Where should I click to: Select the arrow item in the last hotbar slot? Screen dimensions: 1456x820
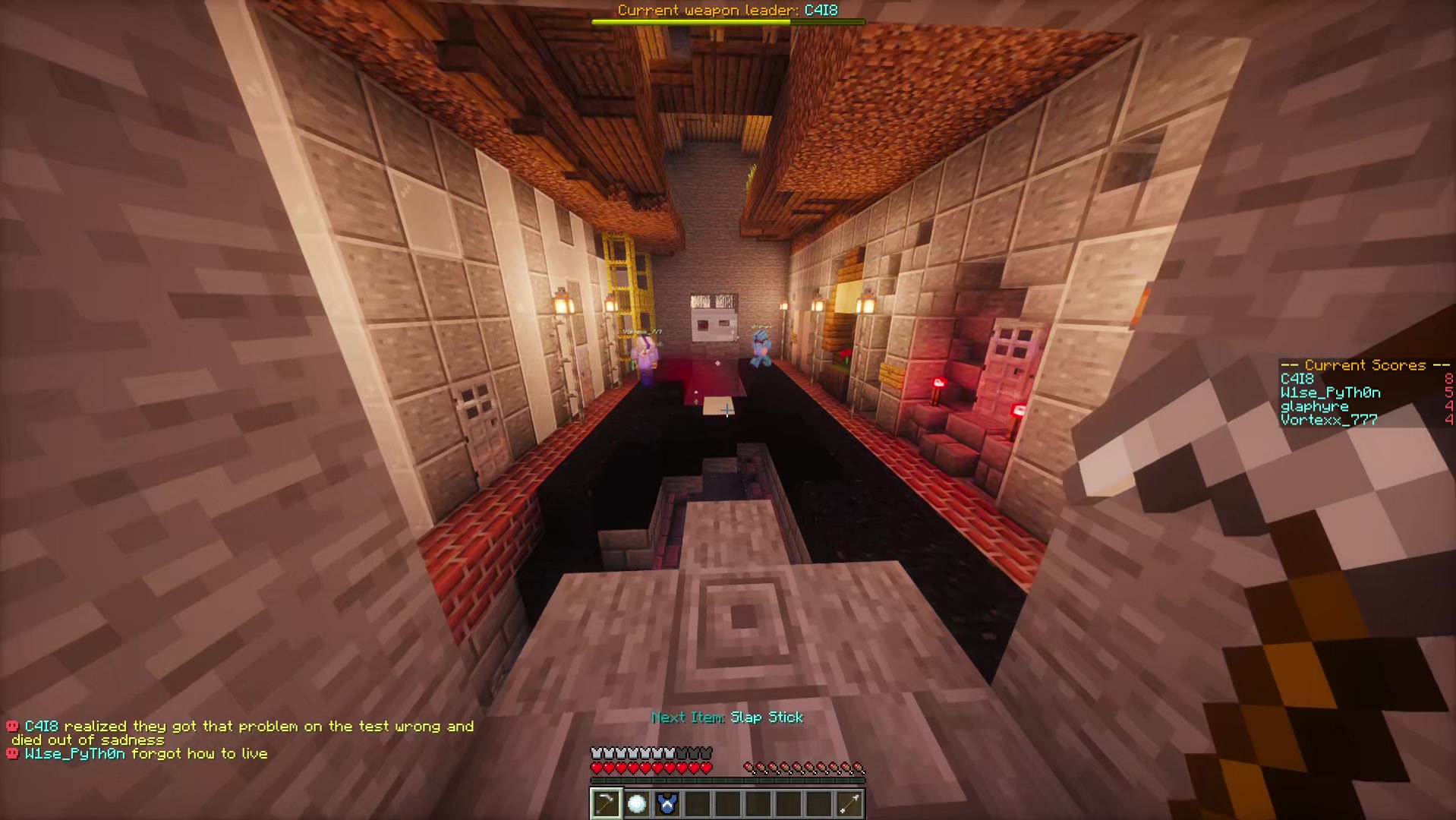click(849, 803)
